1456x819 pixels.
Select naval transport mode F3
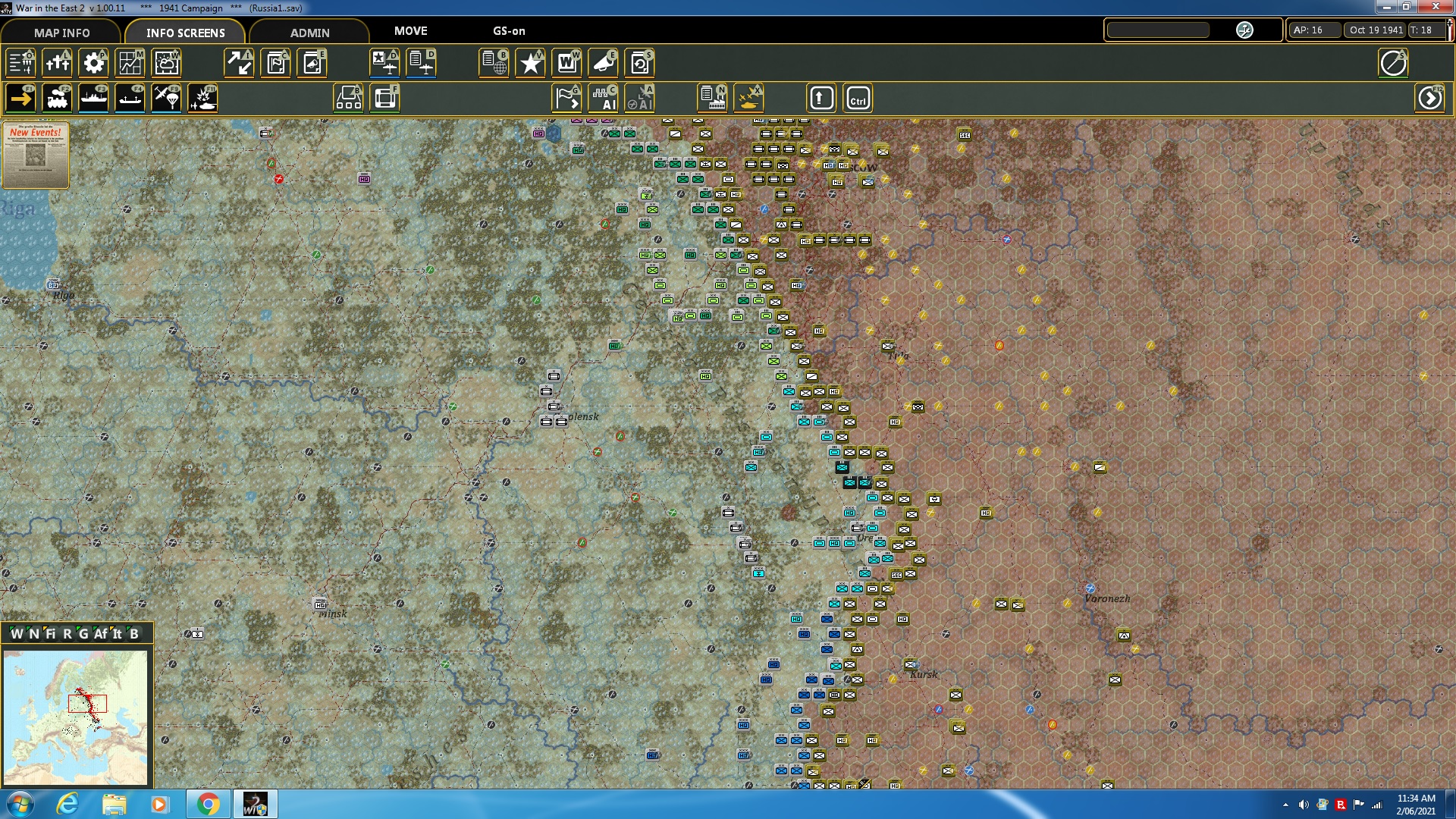click(94, 97)
